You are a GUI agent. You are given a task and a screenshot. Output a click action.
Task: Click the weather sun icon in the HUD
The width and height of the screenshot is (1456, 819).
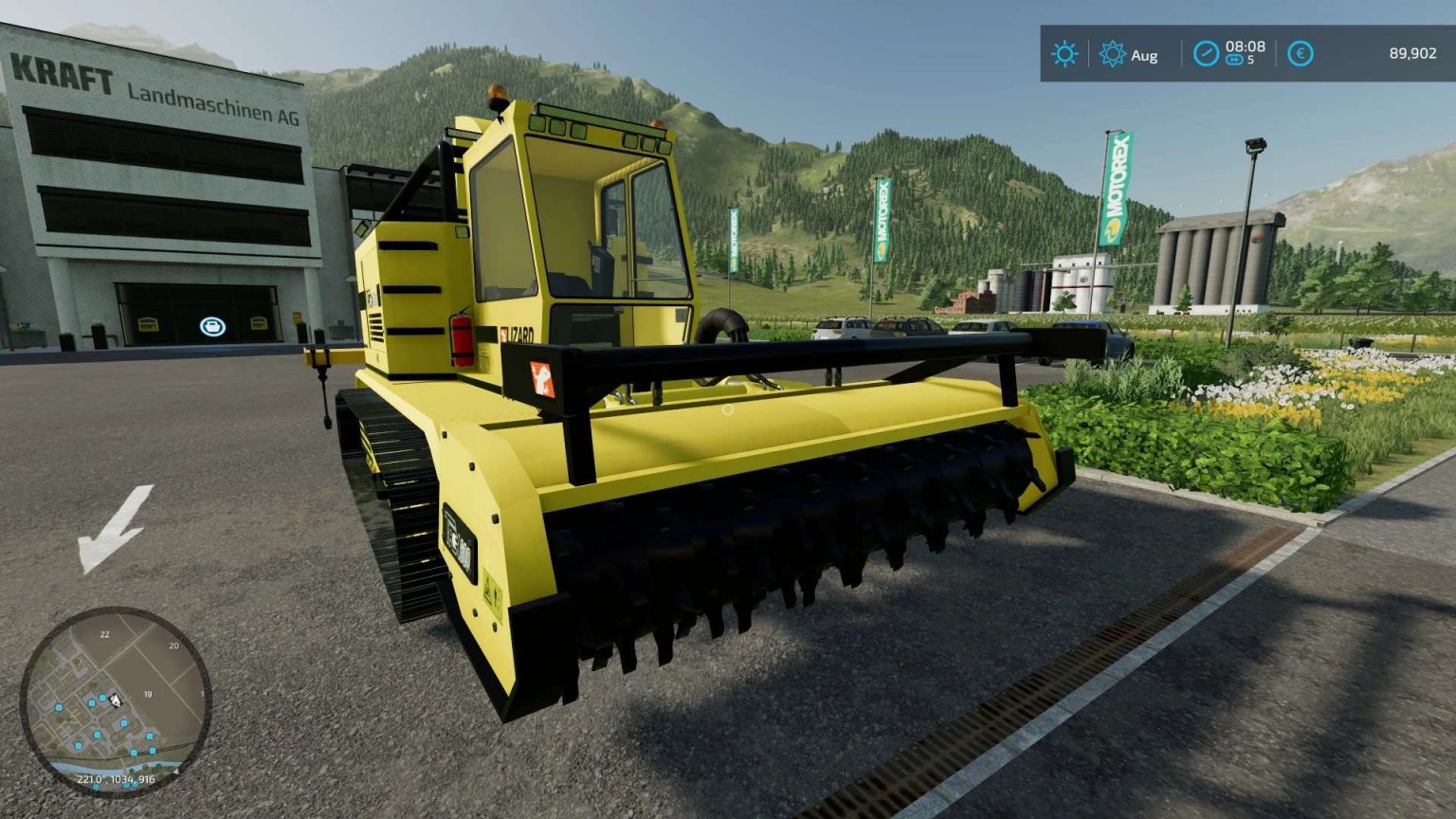(1064, 55)
